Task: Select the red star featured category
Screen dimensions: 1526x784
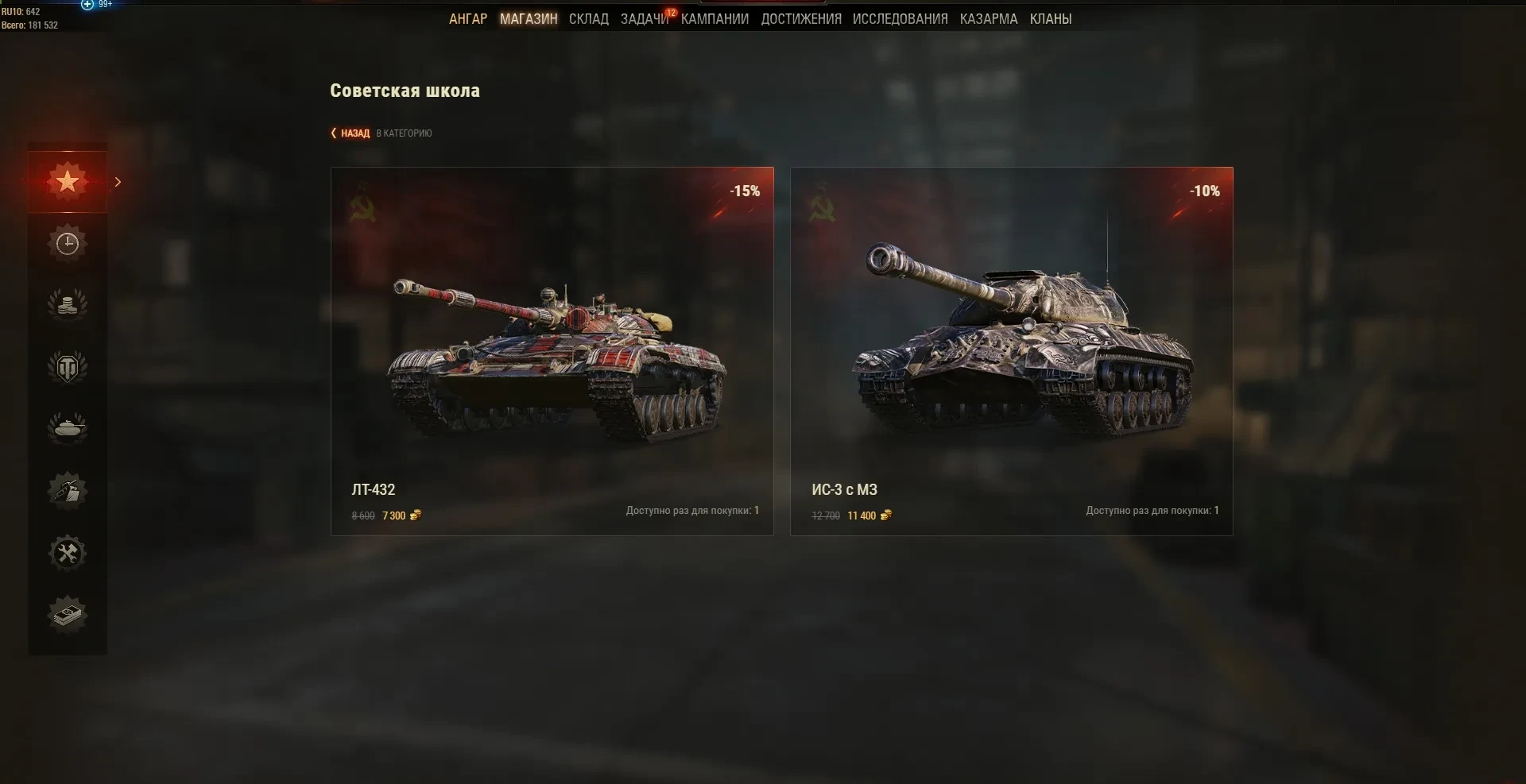Action: (x=68, y=182)
